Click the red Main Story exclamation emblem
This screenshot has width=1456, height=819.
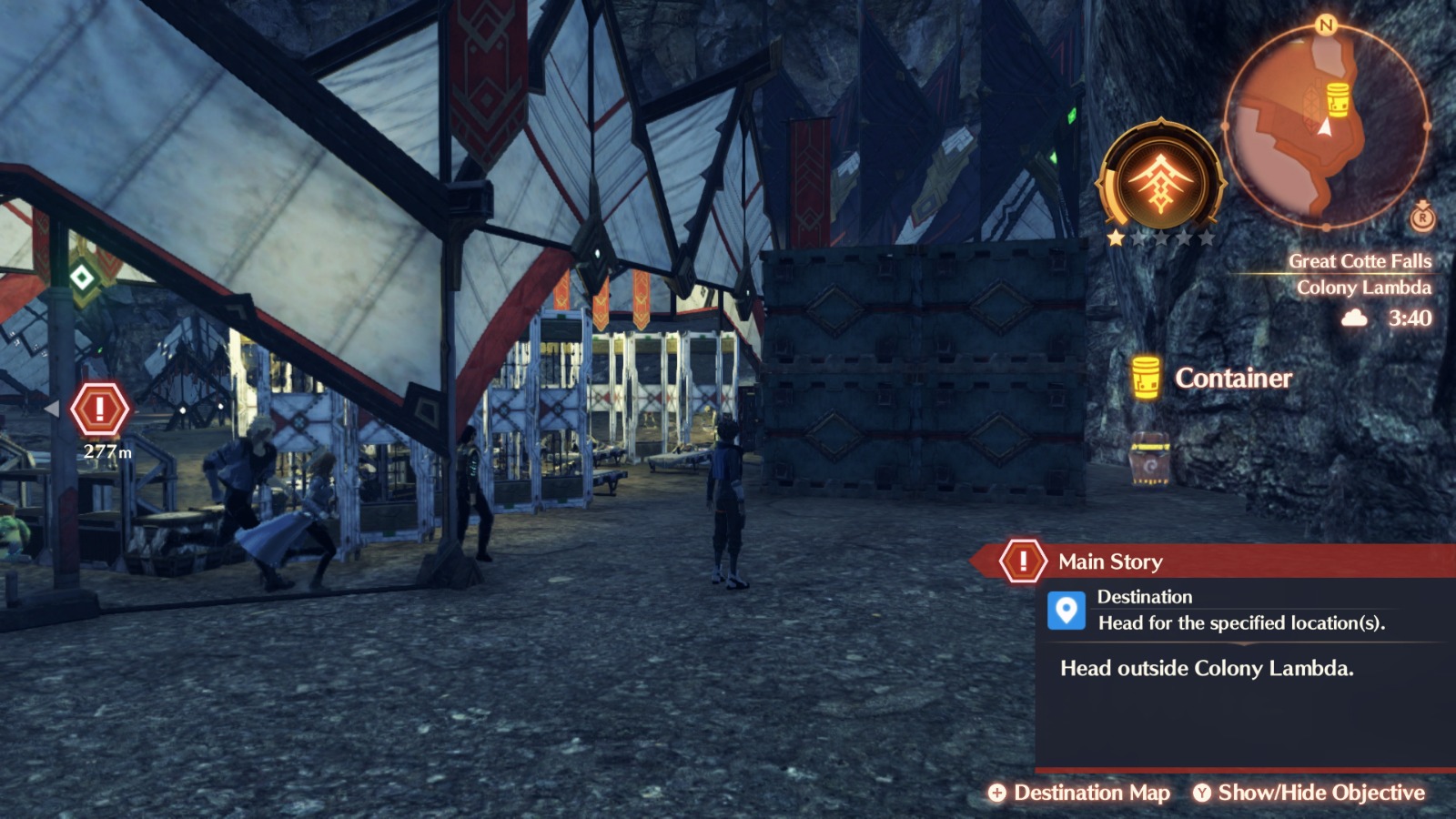(x=1025, y=561)
